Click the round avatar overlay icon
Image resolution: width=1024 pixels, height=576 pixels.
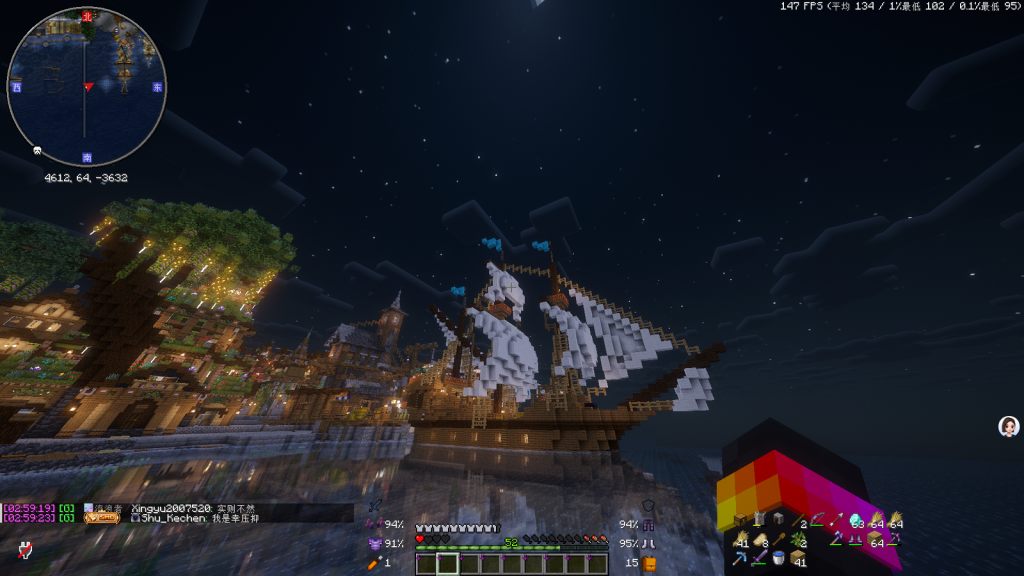(x=1009, y=427)
